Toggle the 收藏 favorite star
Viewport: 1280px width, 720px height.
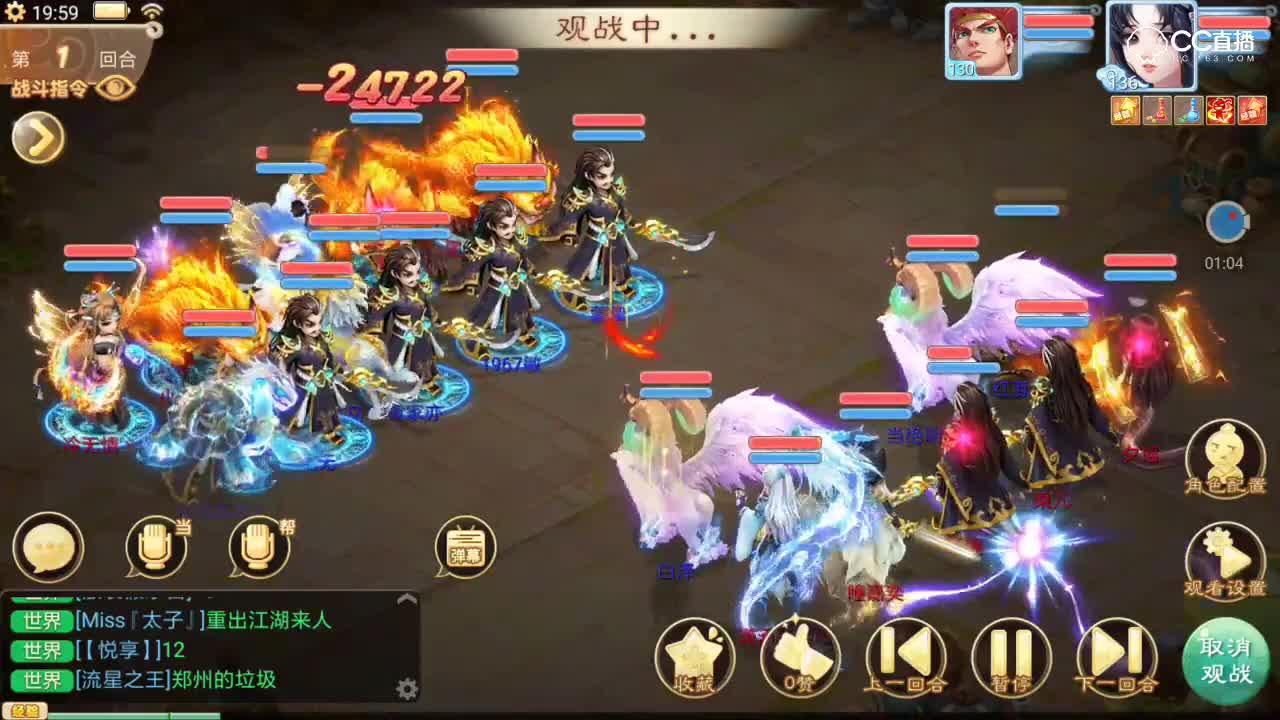(694, 657)
